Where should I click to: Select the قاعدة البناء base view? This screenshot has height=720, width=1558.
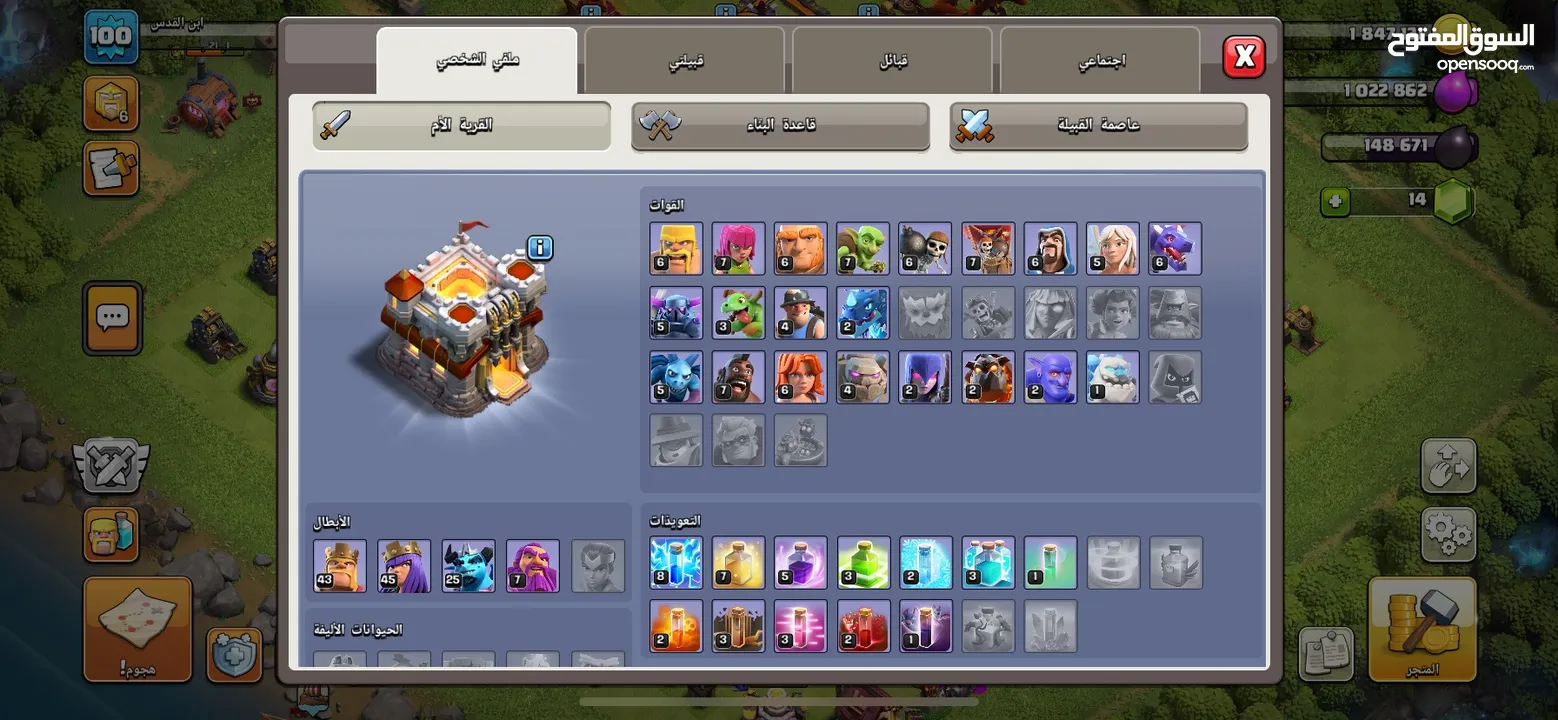click(x=779, y=125)
